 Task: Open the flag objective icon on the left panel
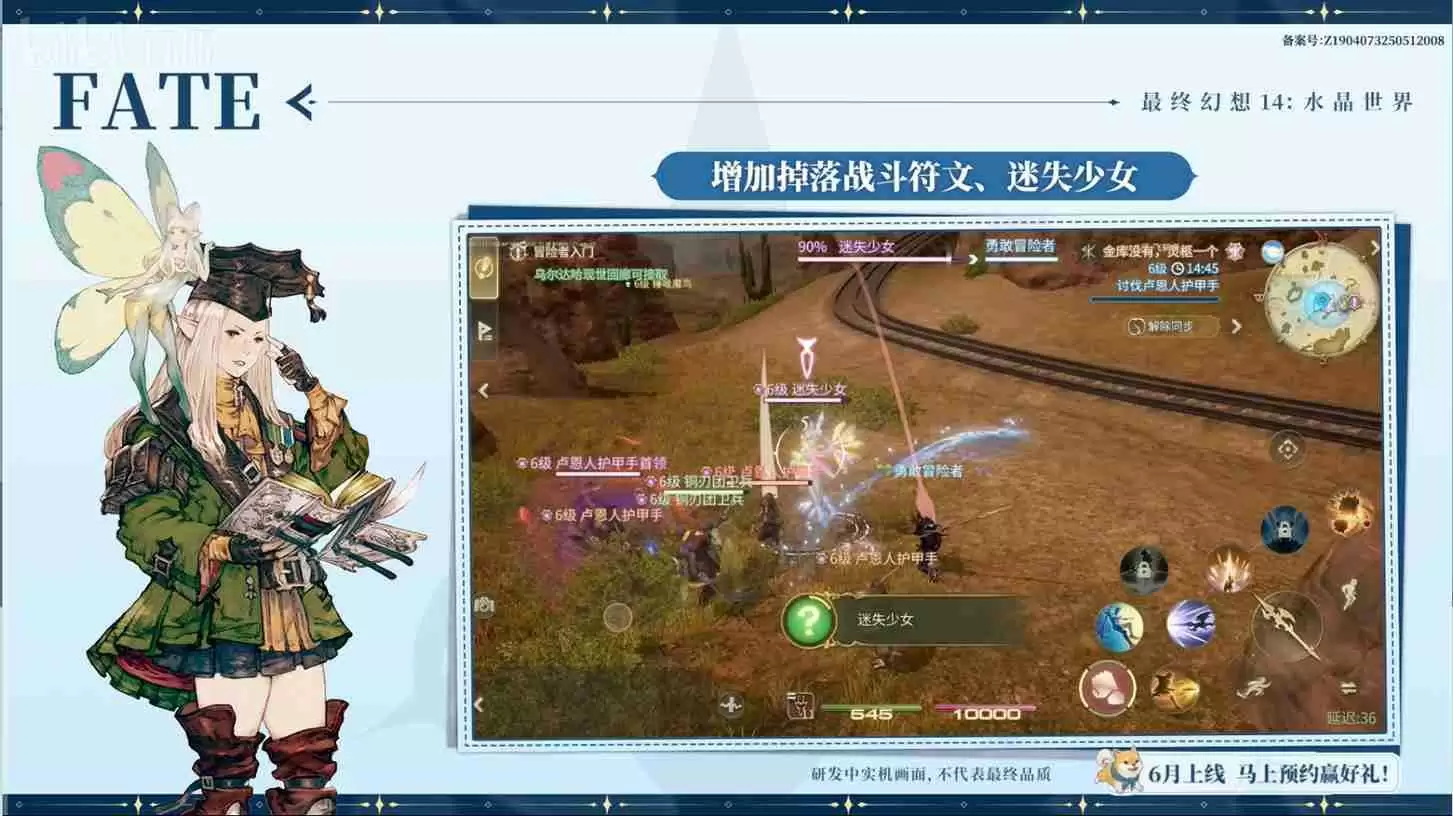484,329
